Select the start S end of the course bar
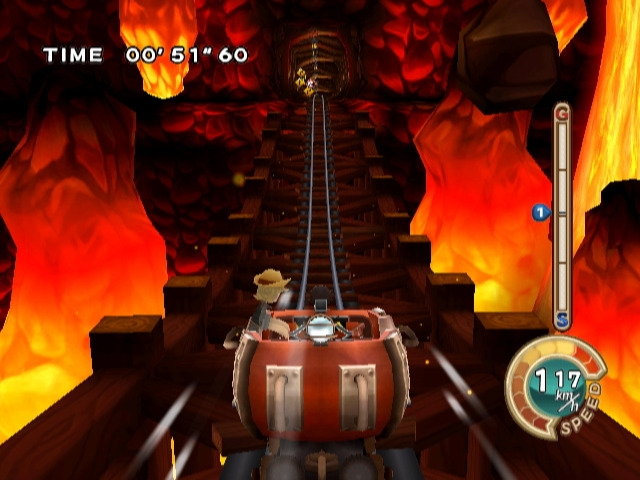This screenshot has width=640, height=480. pos(562,320)
